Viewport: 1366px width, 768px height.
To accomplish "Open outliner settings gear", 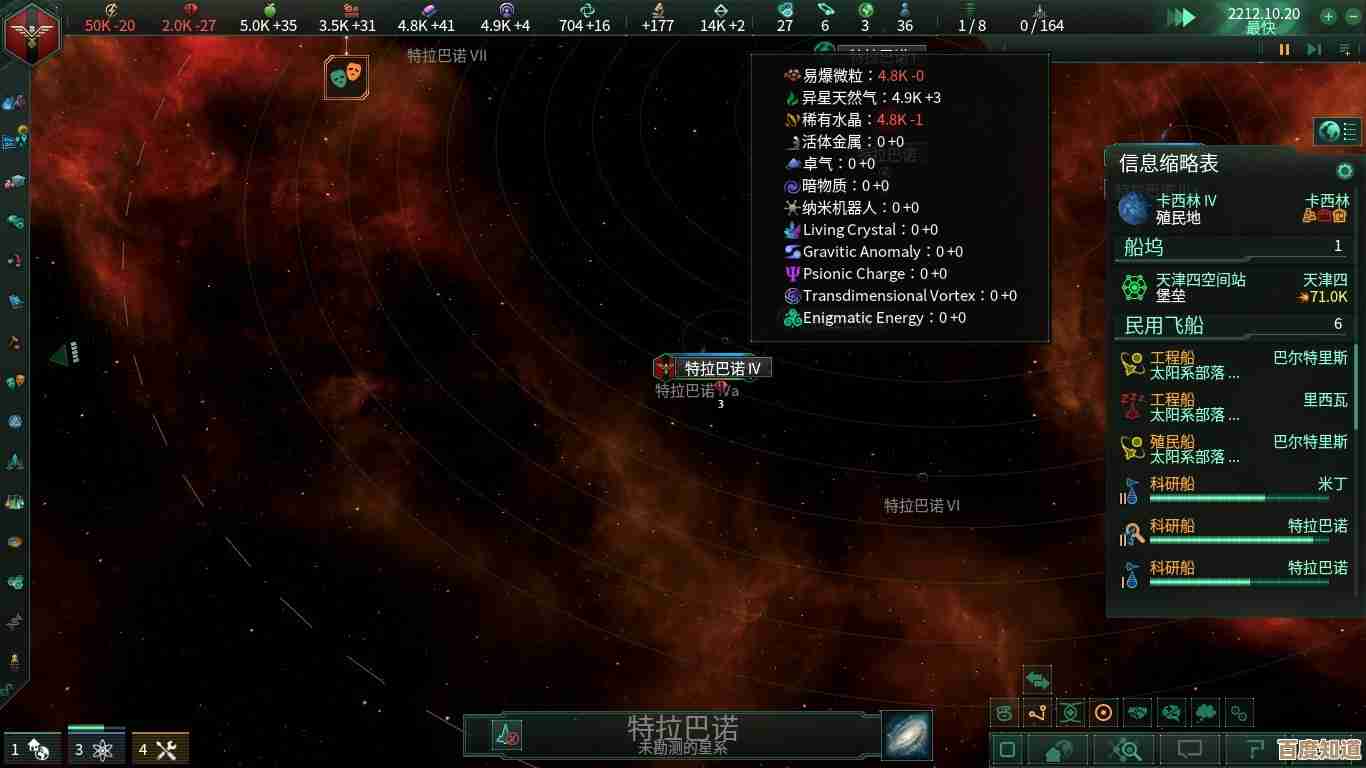I will pos(1345,171).
